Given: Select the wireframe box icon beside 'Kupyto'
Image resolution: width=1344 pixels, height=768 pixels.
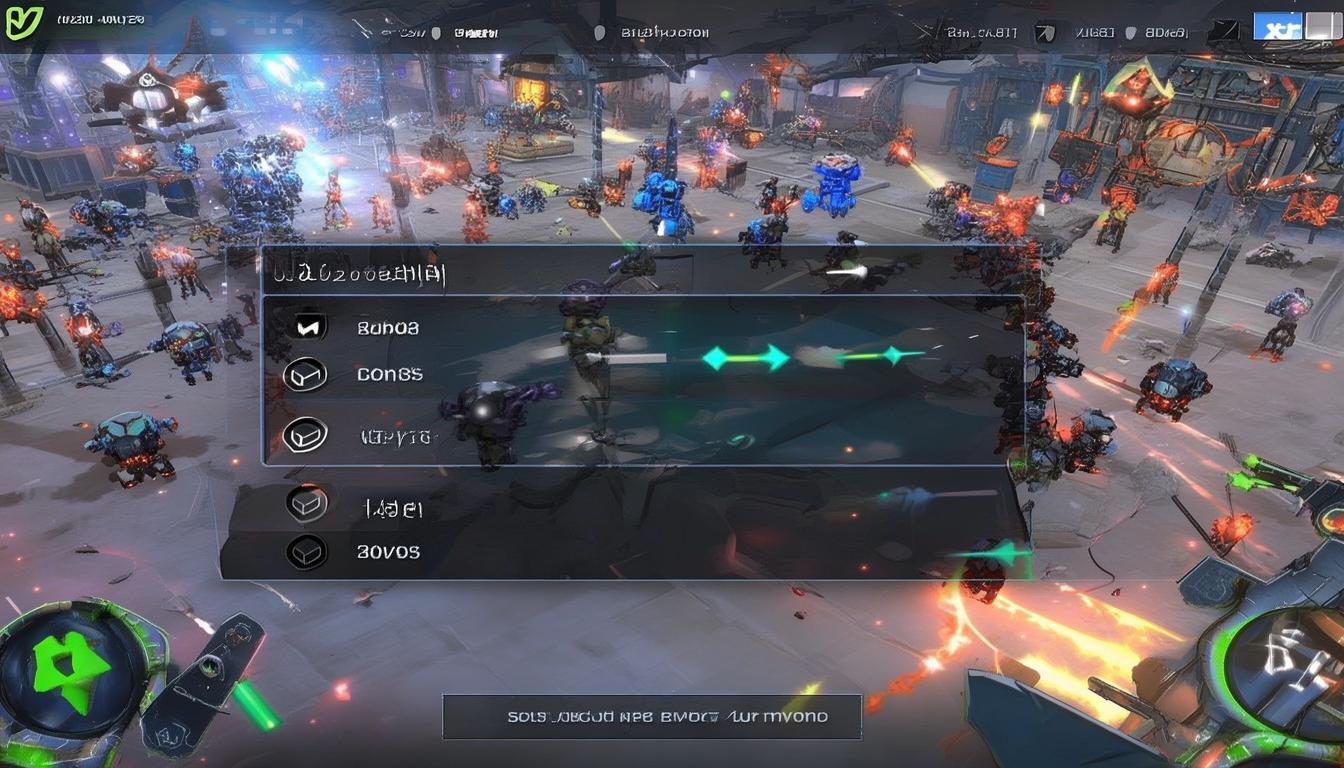Looking at the screenshot, I should [x=307, y=435].
